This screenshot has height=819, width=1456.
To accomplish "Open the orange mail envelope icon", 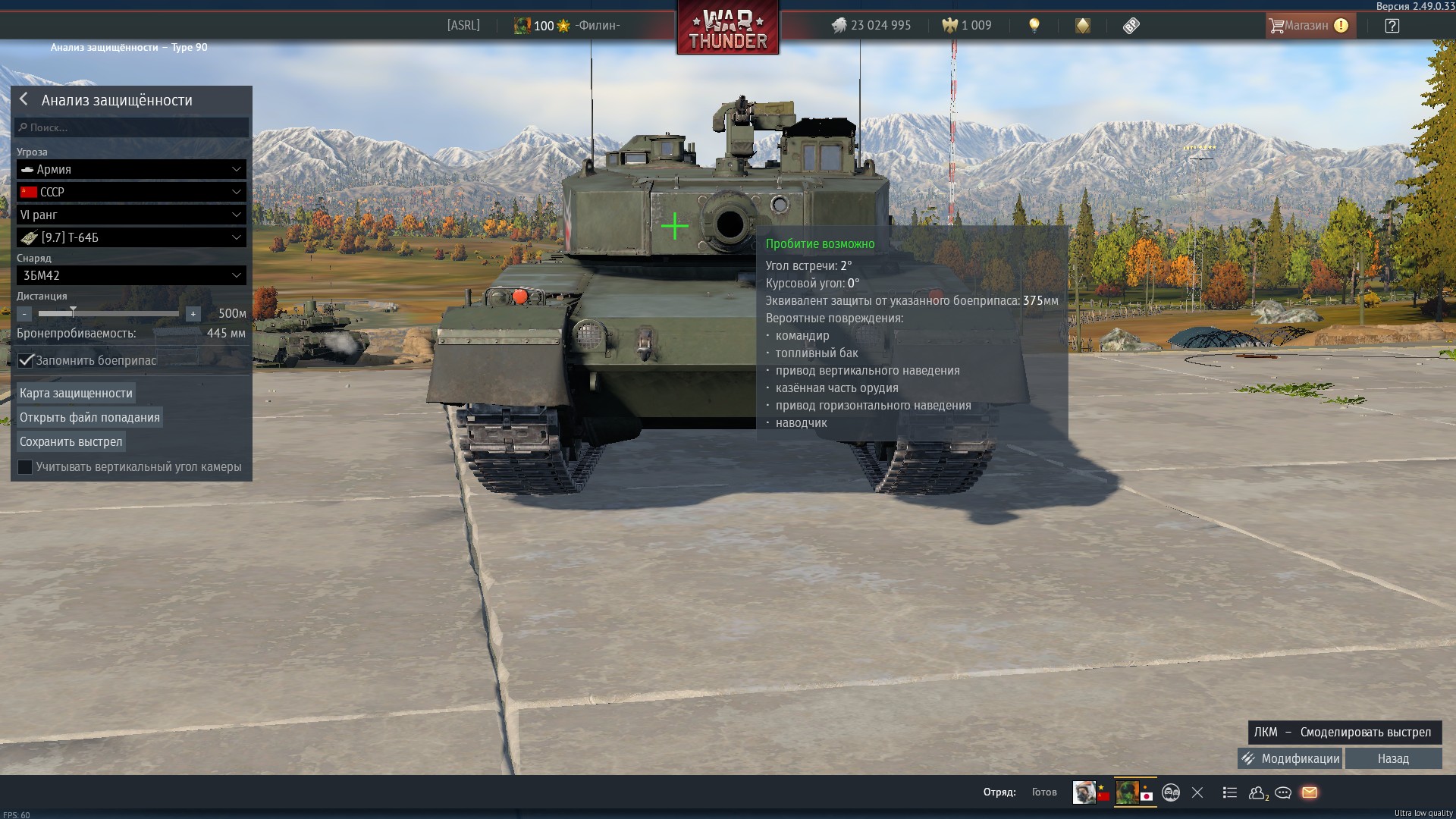I will click(1310, 792).
